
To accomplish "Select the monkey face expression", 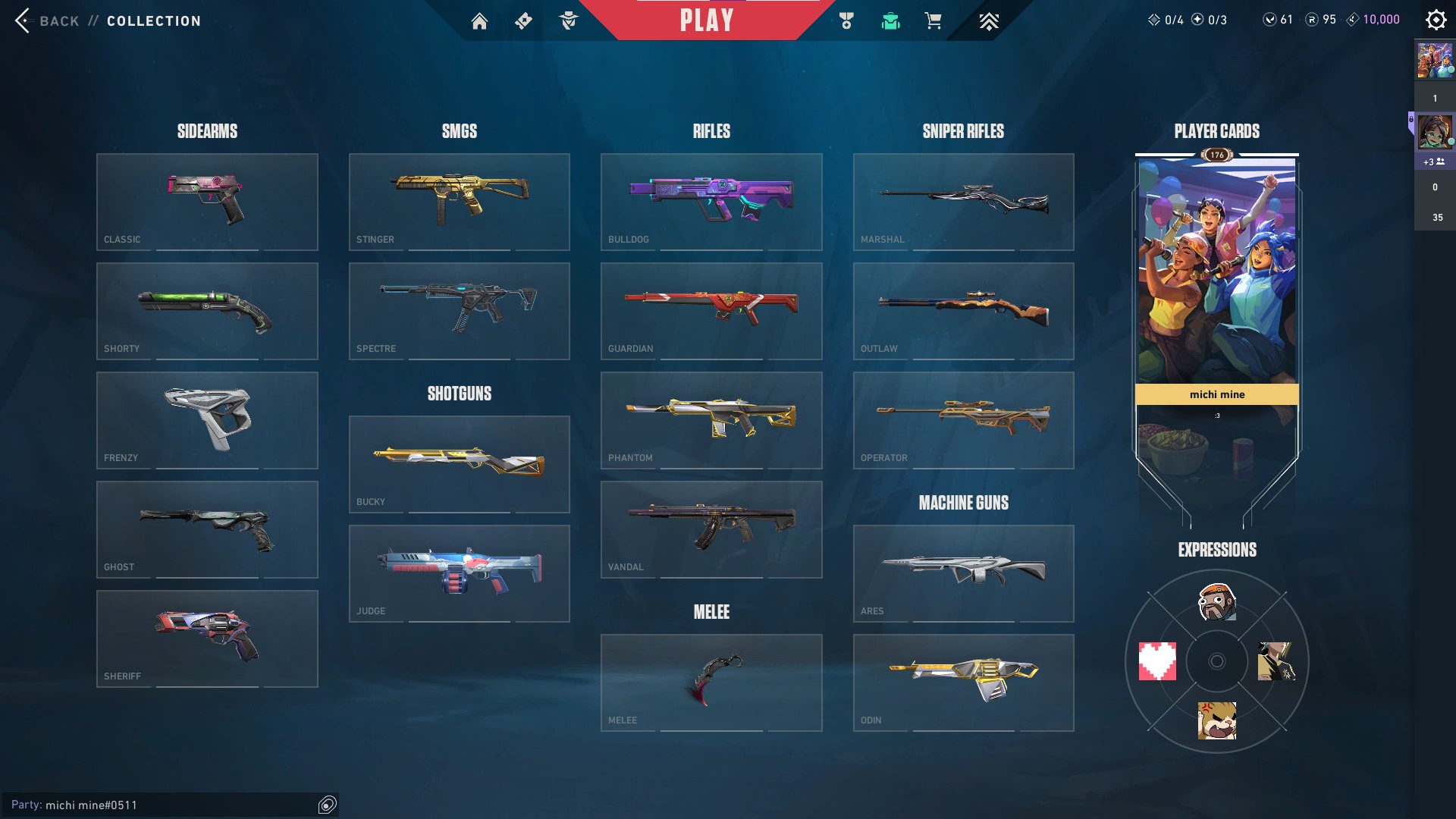I will pyautogui.click(x=1218, y=601).
